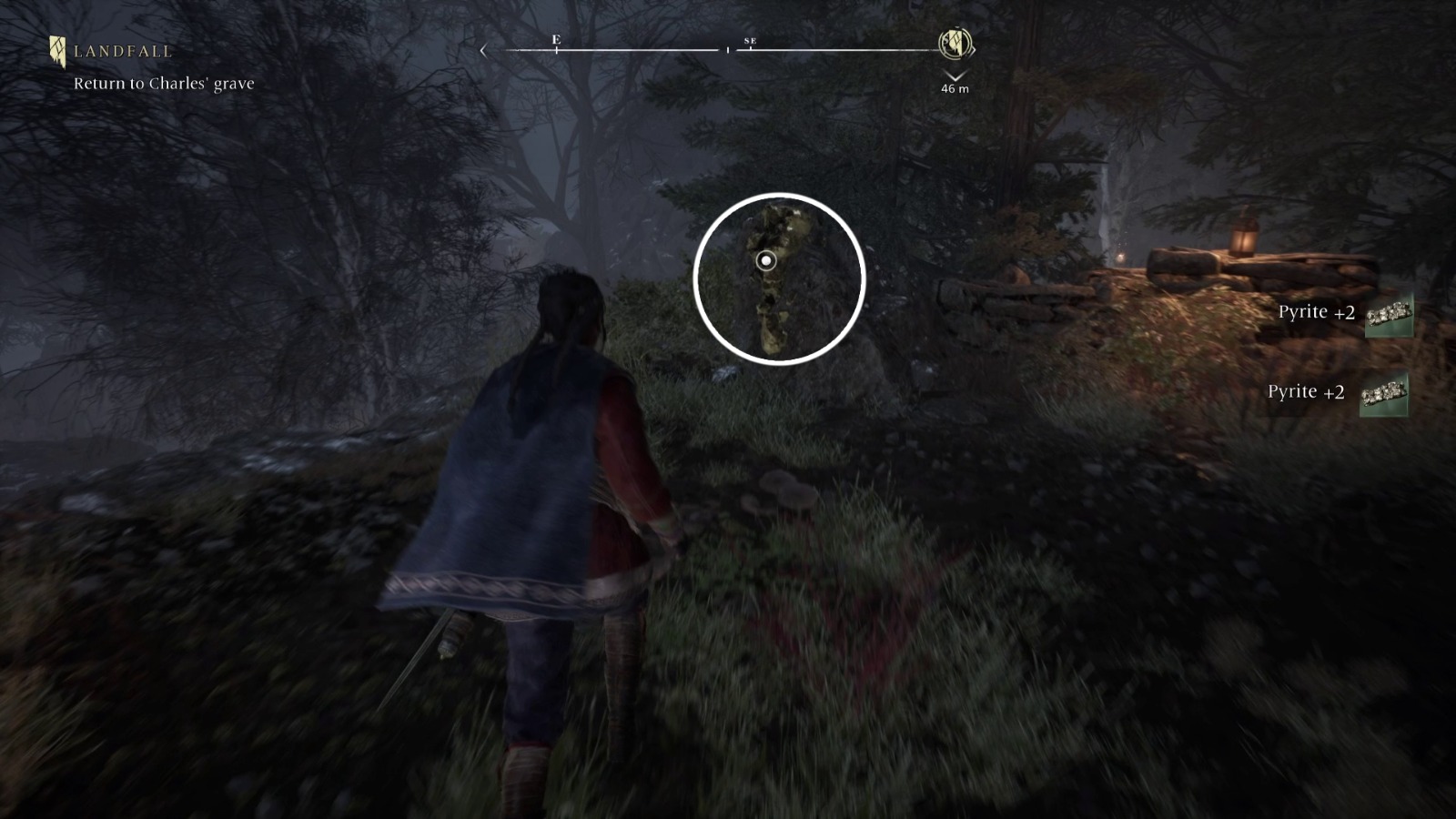Select the E cardinal marker on the compass
Viewport: 1456px width, 819px height.
pyautogui.click(x=556, y=41)
